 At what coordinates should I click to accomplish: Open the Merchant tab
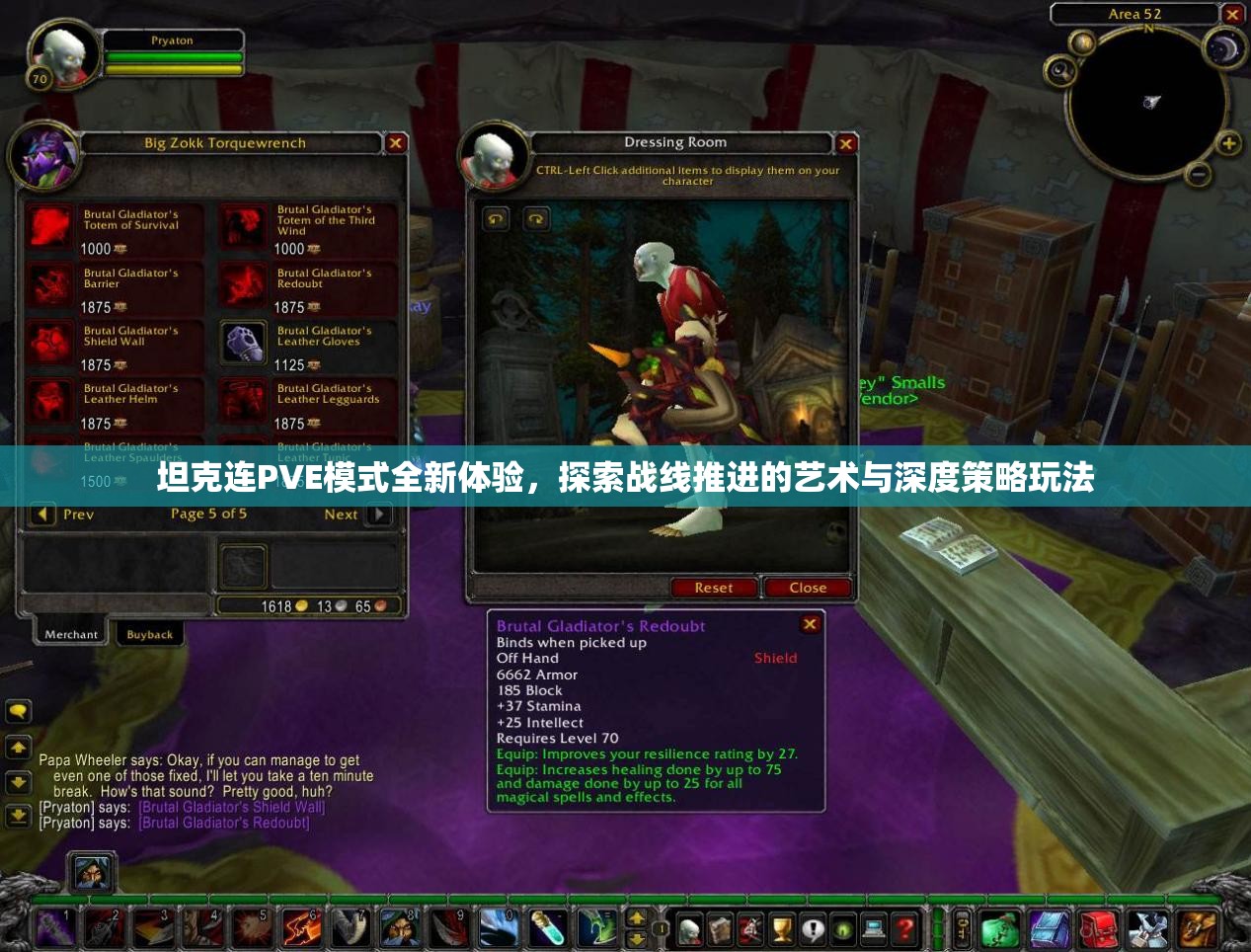(x=71, y=635)
